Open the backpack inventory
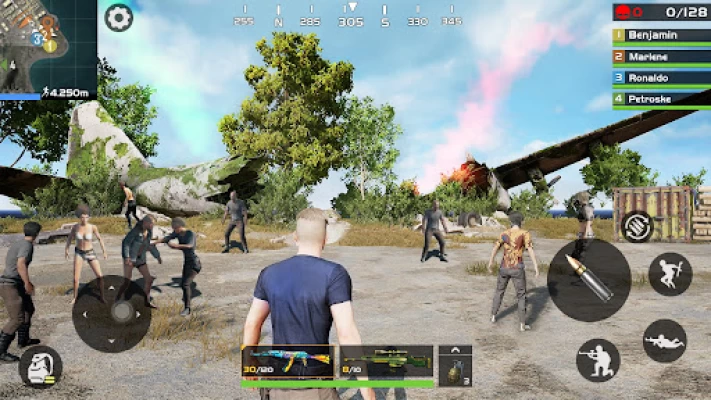This screenshot has height=400, width=711. [41, 366]
